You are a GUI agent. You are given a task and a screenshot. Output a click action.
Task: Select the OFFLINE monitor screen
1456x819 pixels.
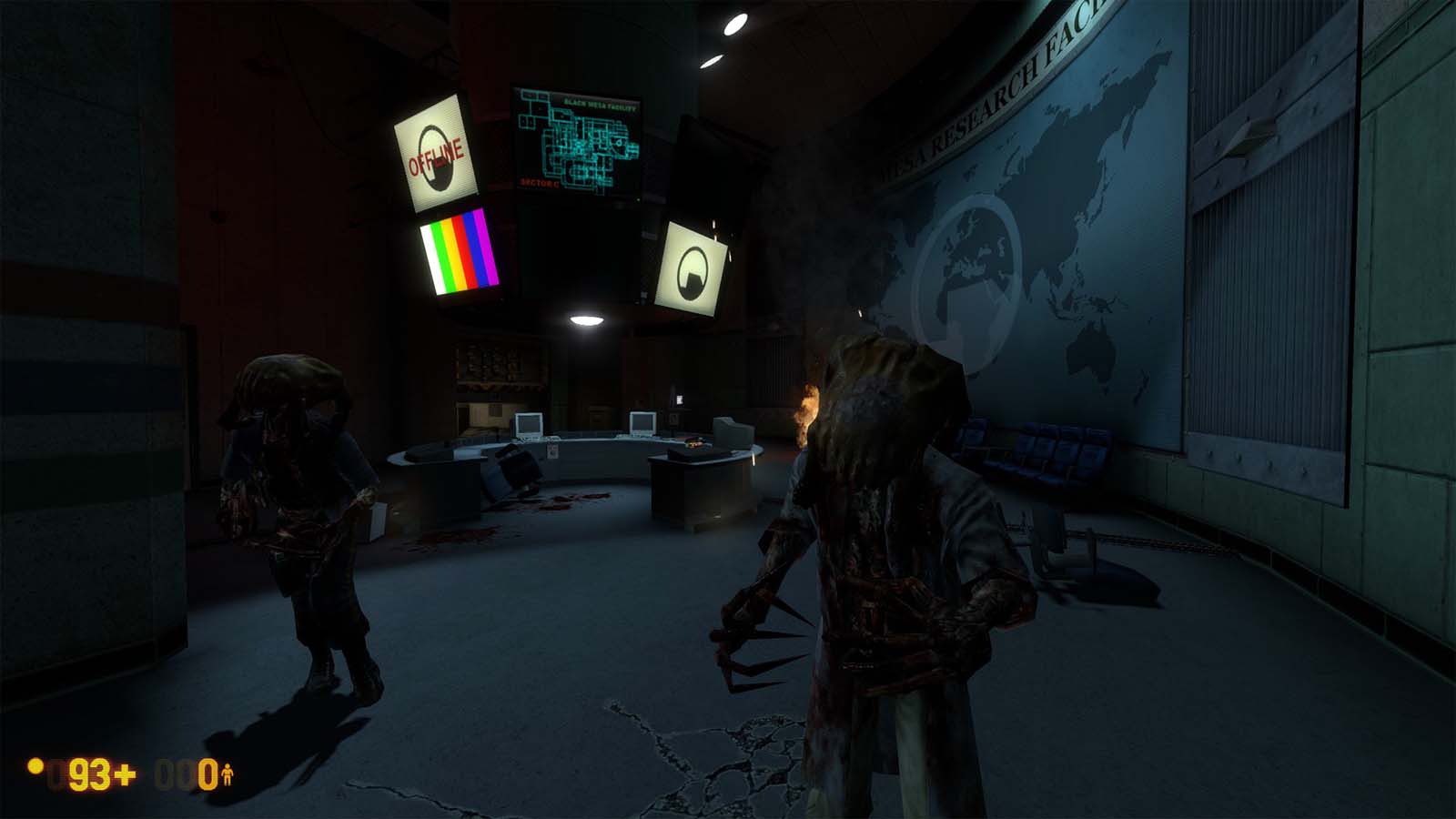point(435,153)
